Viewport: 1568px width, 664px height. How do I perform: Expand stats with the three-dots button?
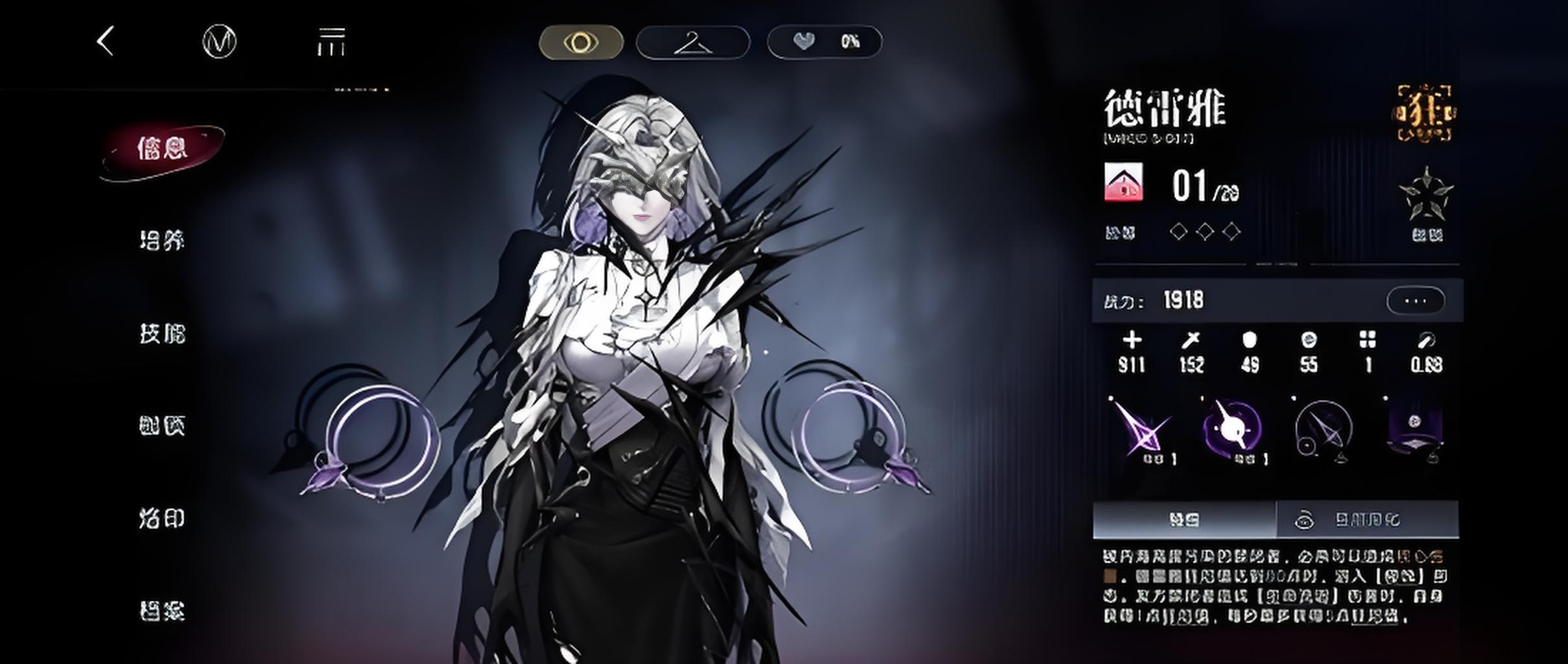point(1415,301)
